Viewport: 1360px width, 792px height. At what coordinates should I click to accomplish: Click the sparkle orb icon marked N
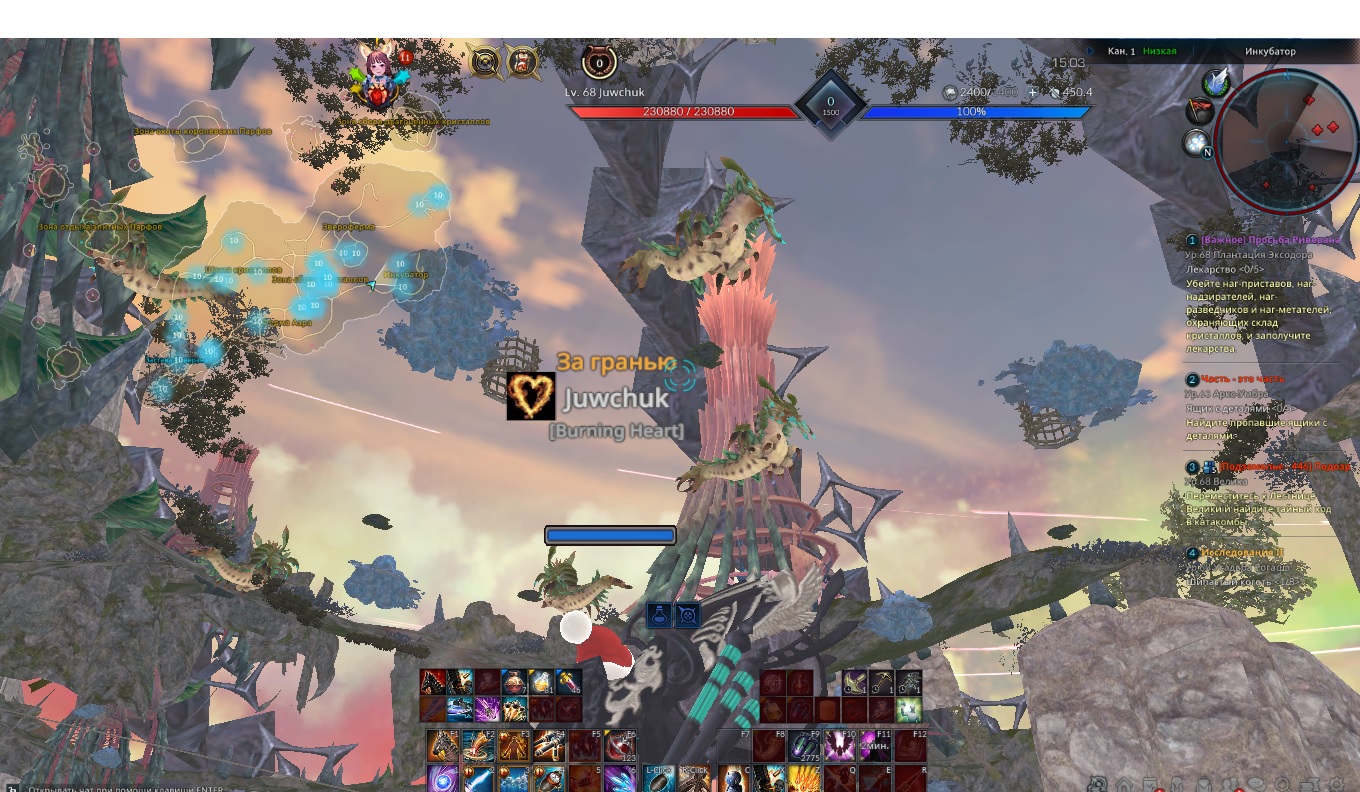pos(1198,144)
